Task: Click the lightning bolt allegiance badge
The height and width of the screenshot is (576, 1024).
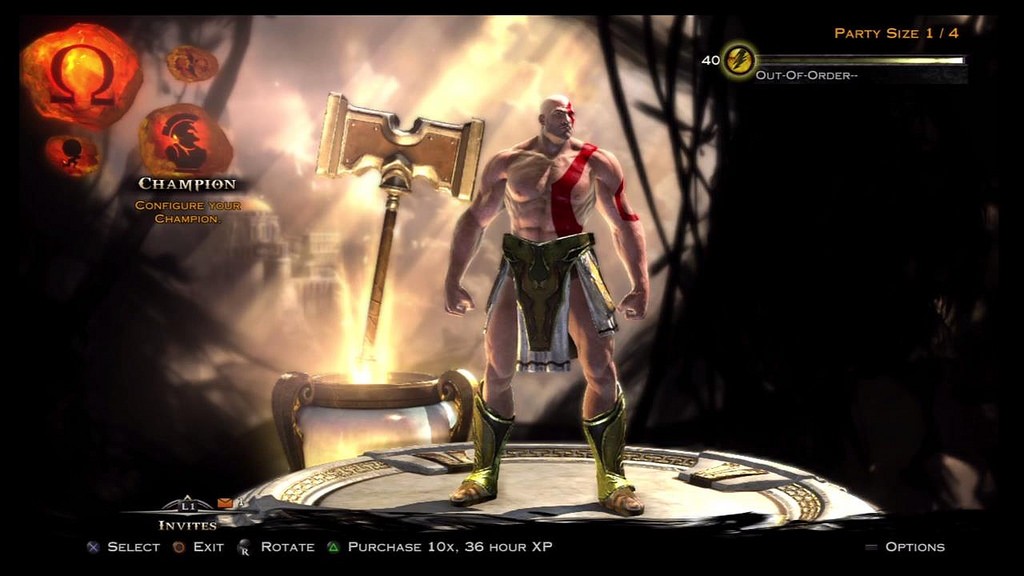Action: 739,61
